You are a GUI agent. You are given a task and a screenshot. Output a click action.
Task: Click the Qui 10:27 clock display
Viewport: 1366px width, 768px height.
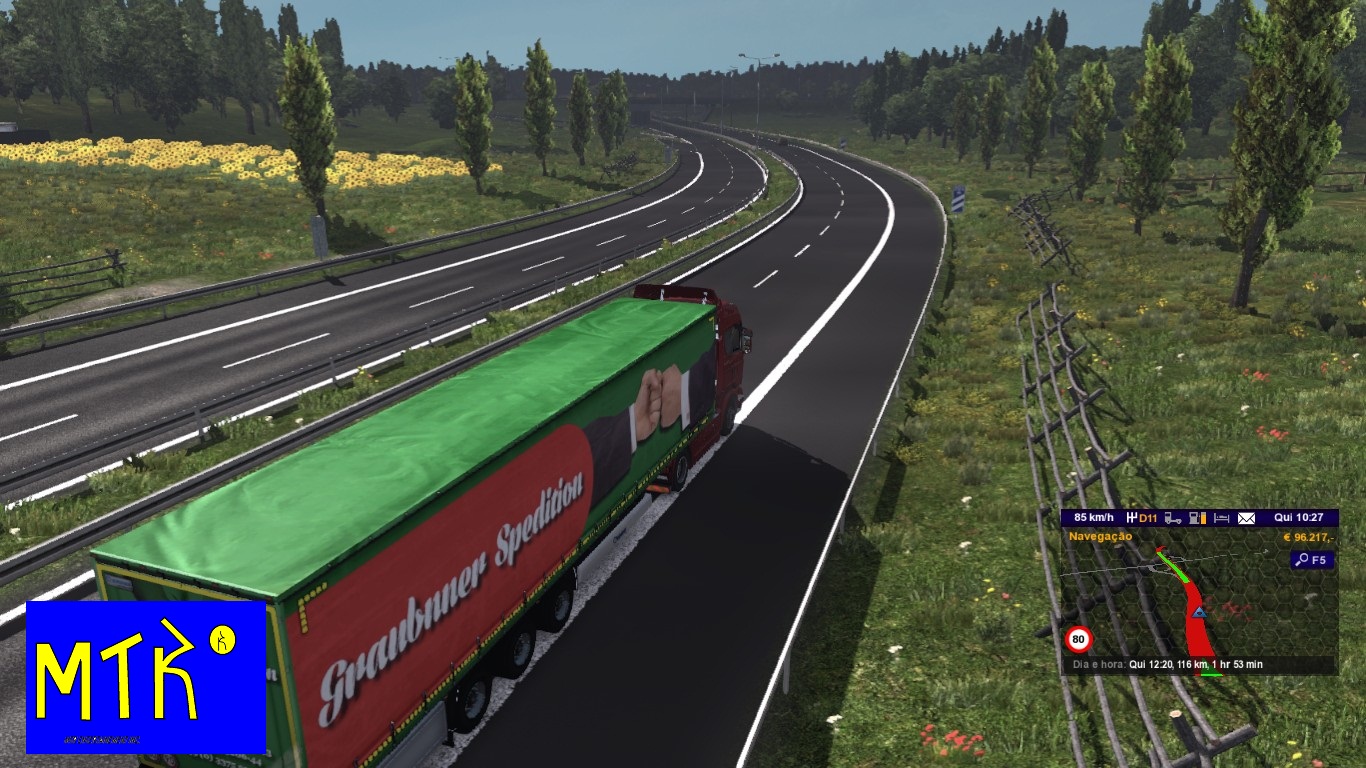(1300, 516)
